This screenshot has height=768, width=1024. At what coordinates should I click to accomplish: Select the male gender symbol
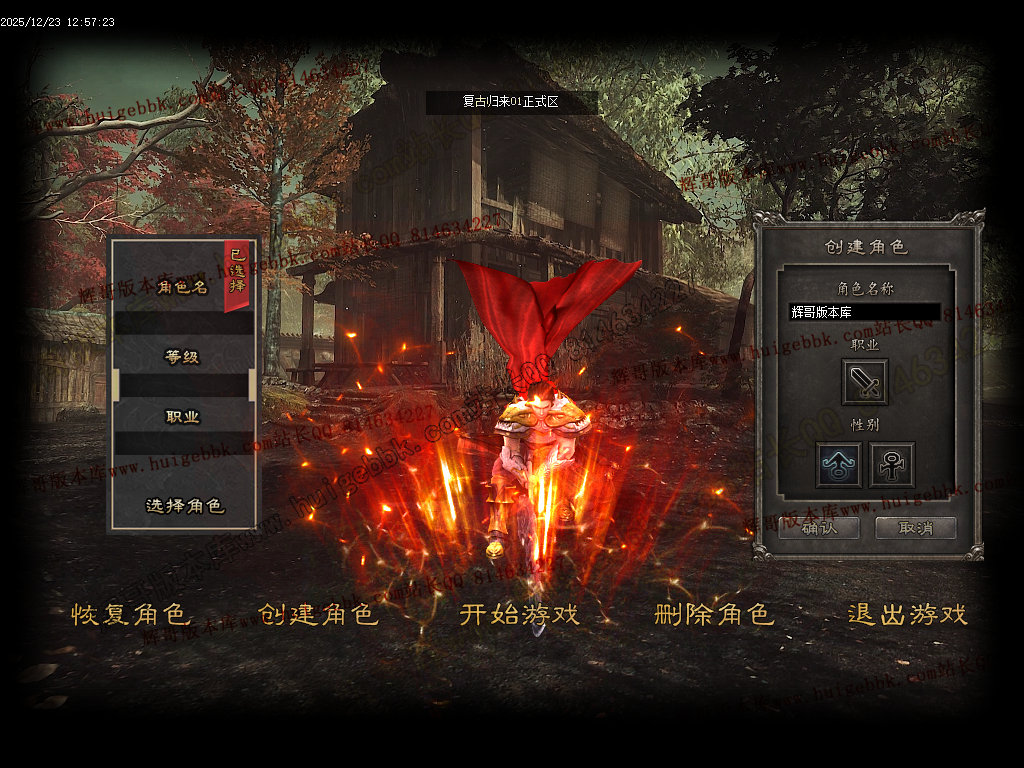click(838, 465)
